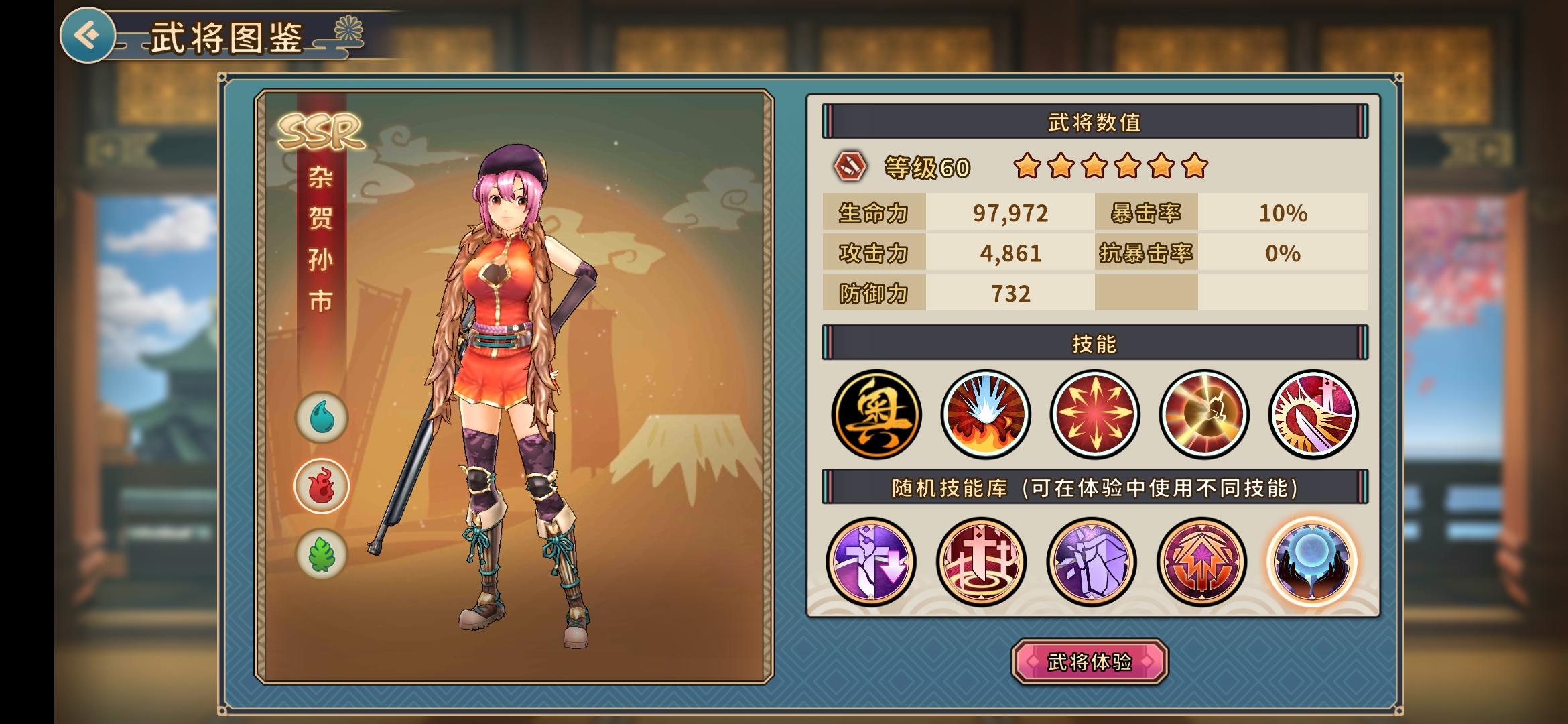This screenshot has height=724, width=1568.
Task: Select the blue water element icon
Action: 322,418
